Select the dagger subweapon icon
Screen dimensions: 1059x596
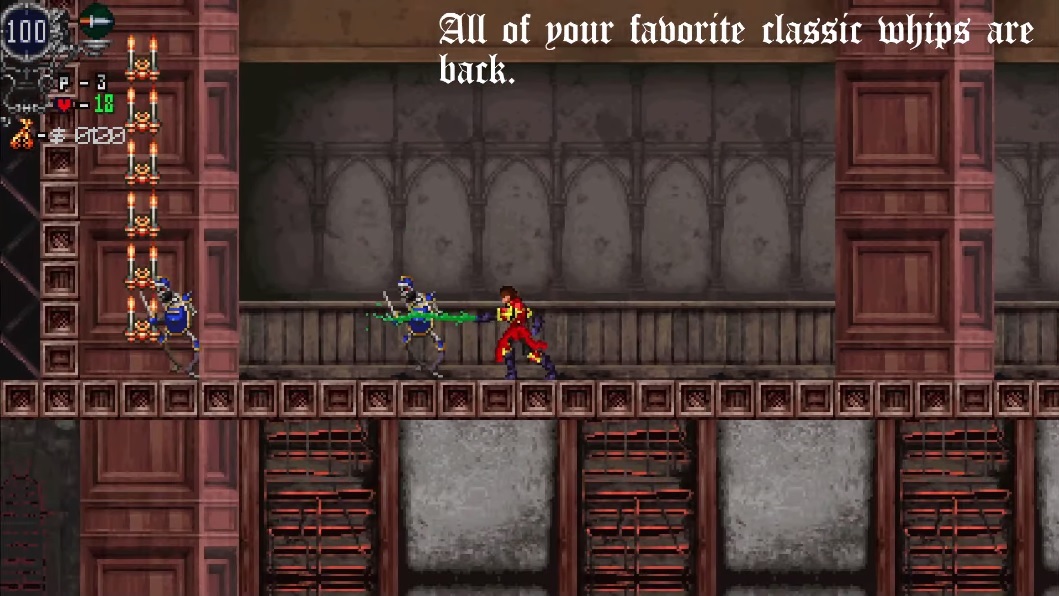click(x=96, y=21)
